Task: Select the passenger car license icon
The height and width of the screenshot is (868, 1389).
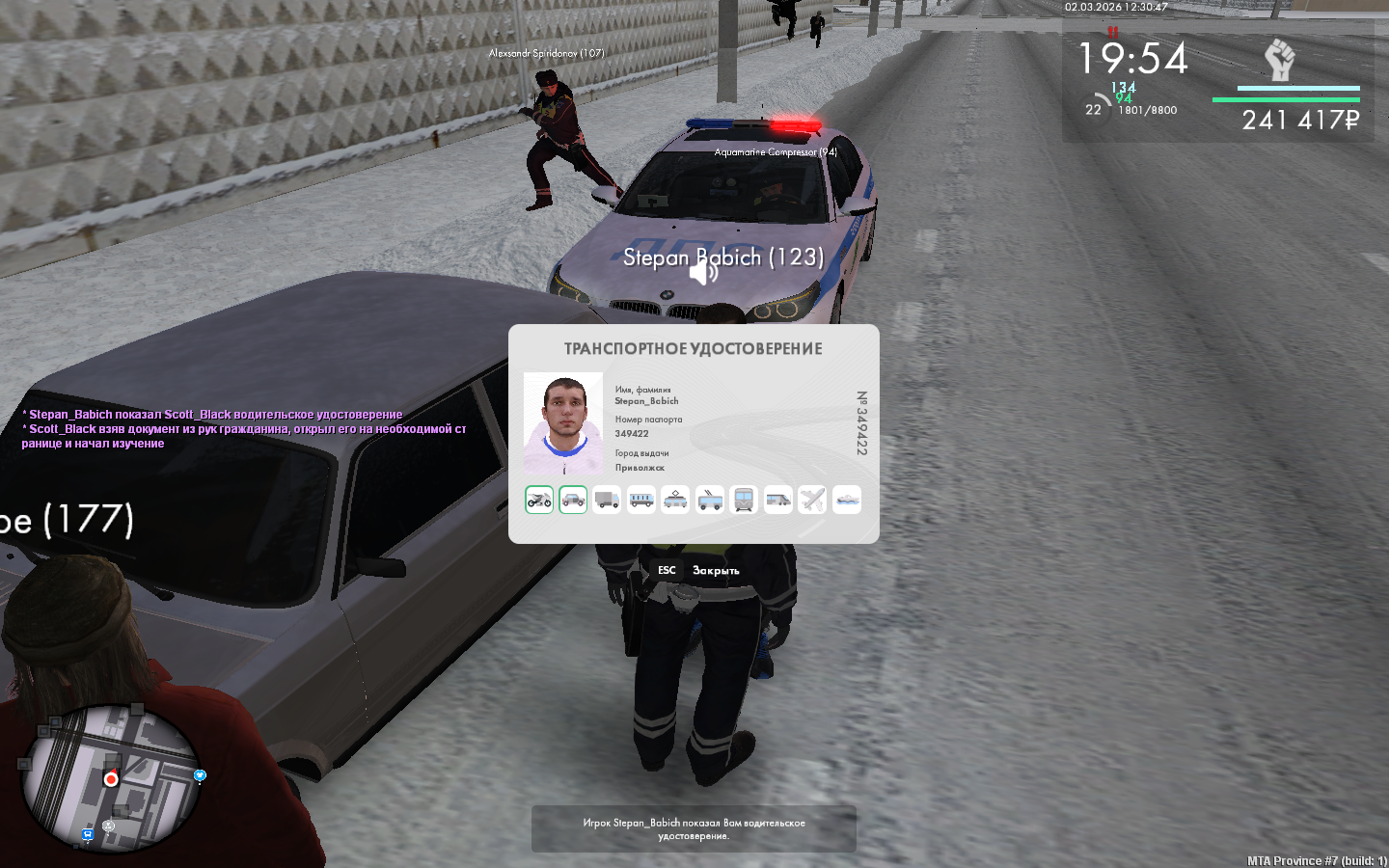Action: pos(573,500)
